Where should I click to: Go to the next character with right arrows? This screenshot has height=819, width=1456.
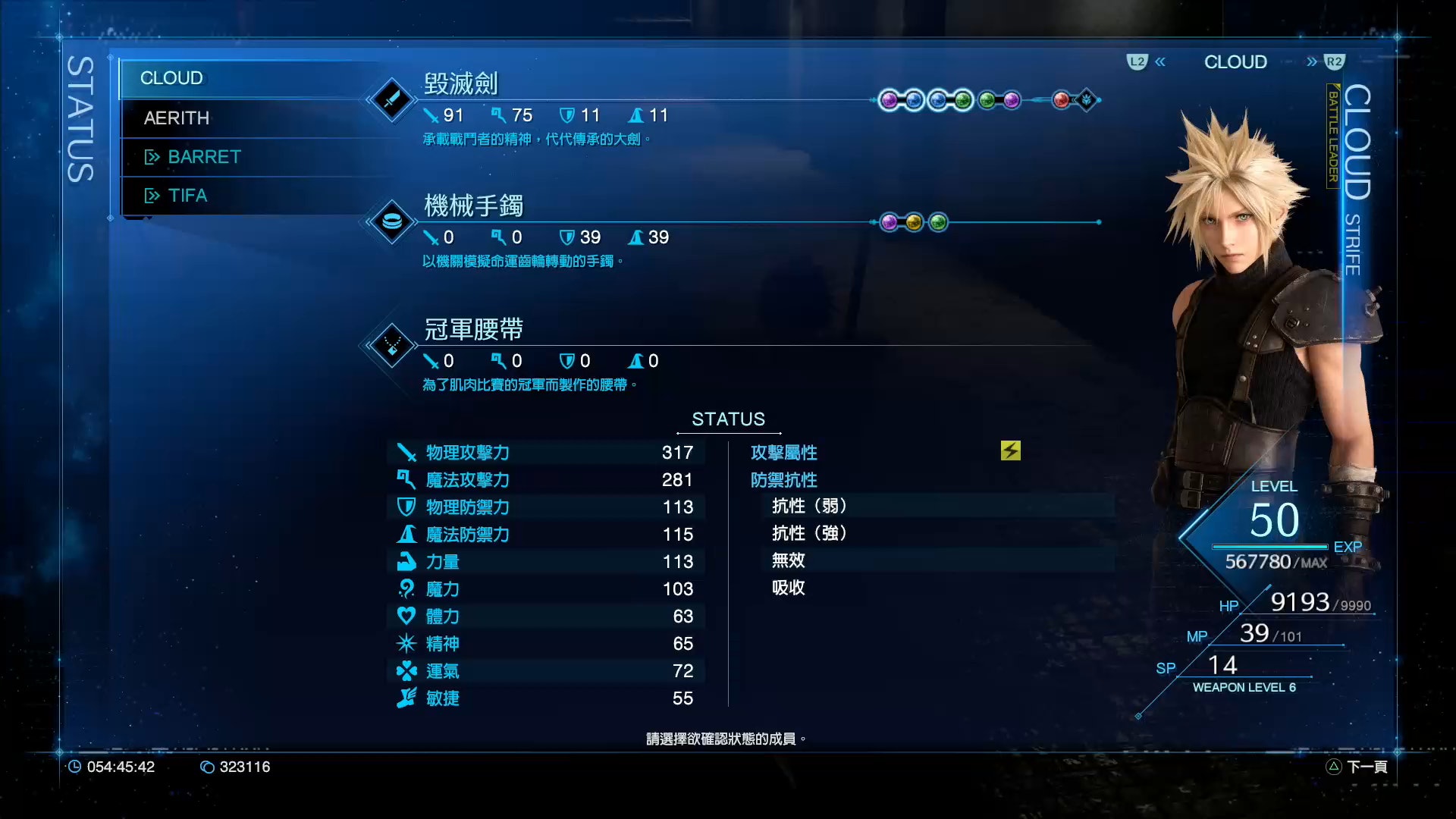tap(1312, 62)
